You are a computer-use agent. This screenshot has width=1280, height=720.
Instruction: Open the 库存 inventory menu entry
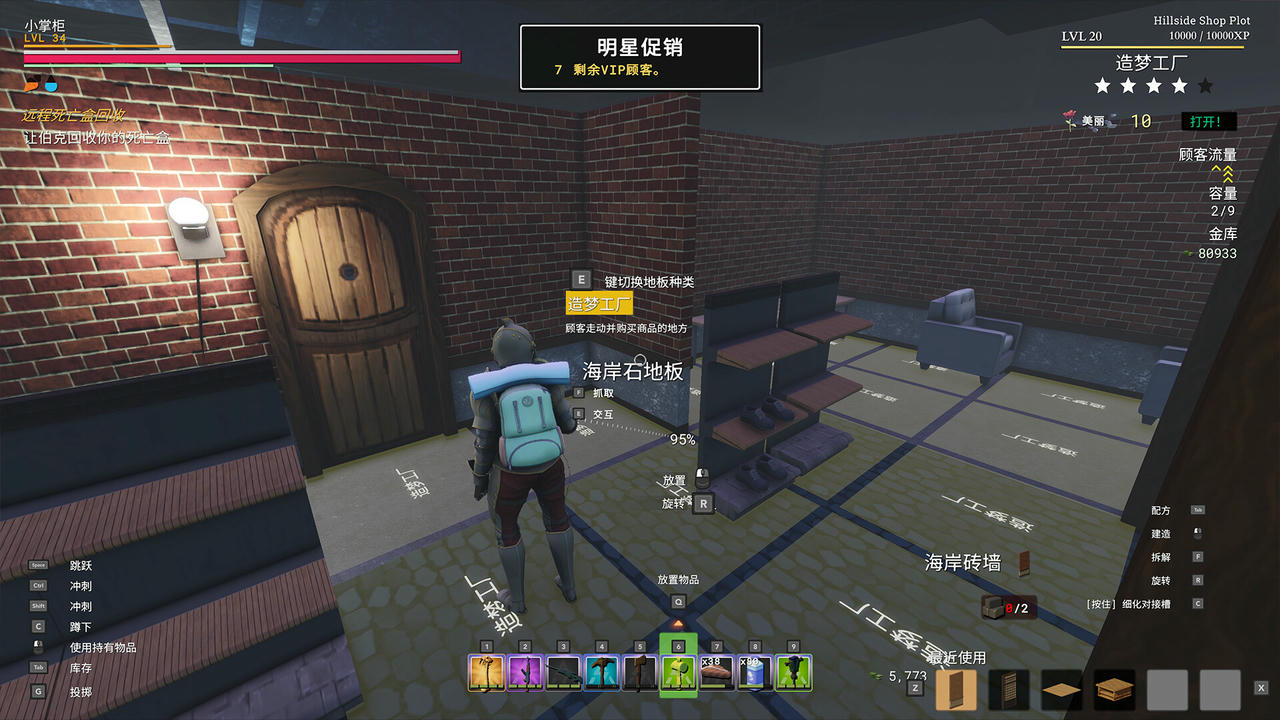click(x=80, y=667)
